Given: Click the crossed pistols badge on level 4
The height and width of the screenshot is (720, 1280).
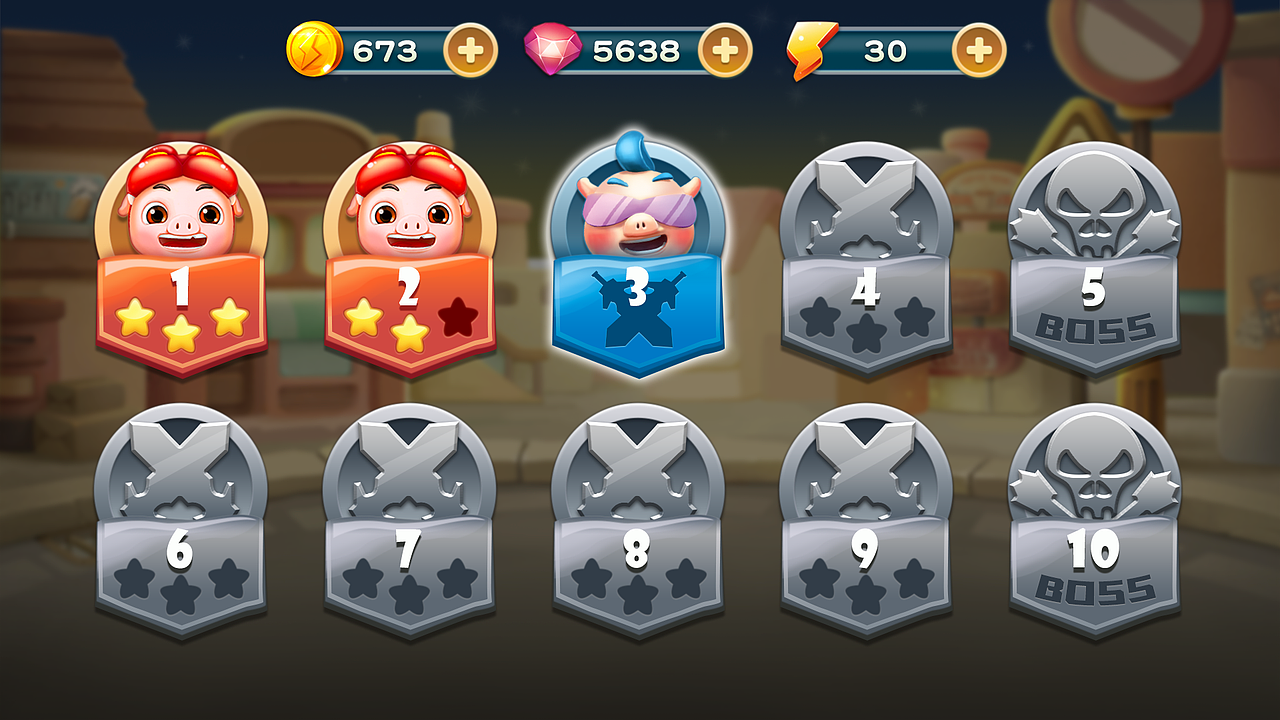Looking at the screenshot, I should click(866, 210).
